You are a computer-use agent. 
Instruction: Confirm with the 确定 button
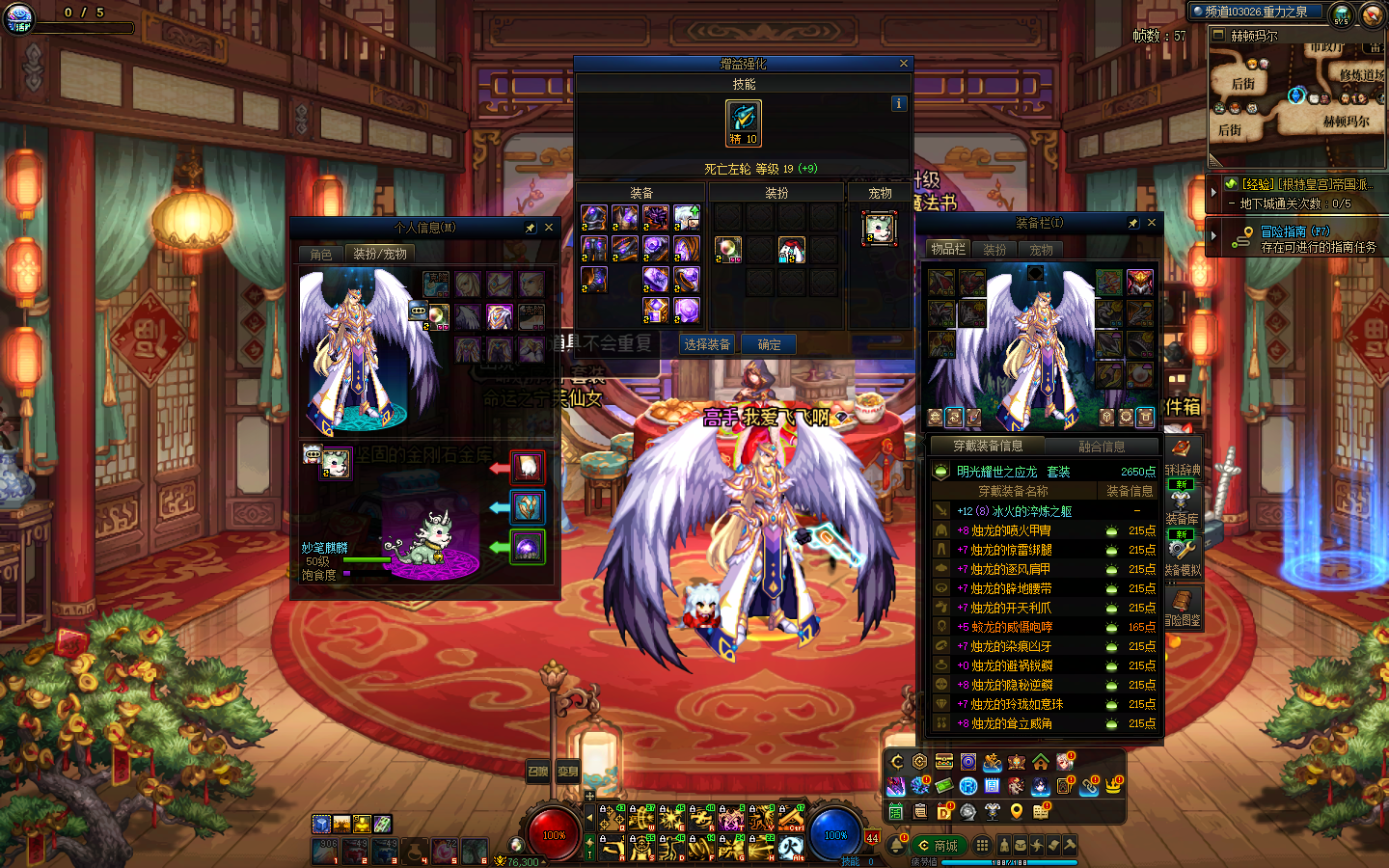[769, 344]
